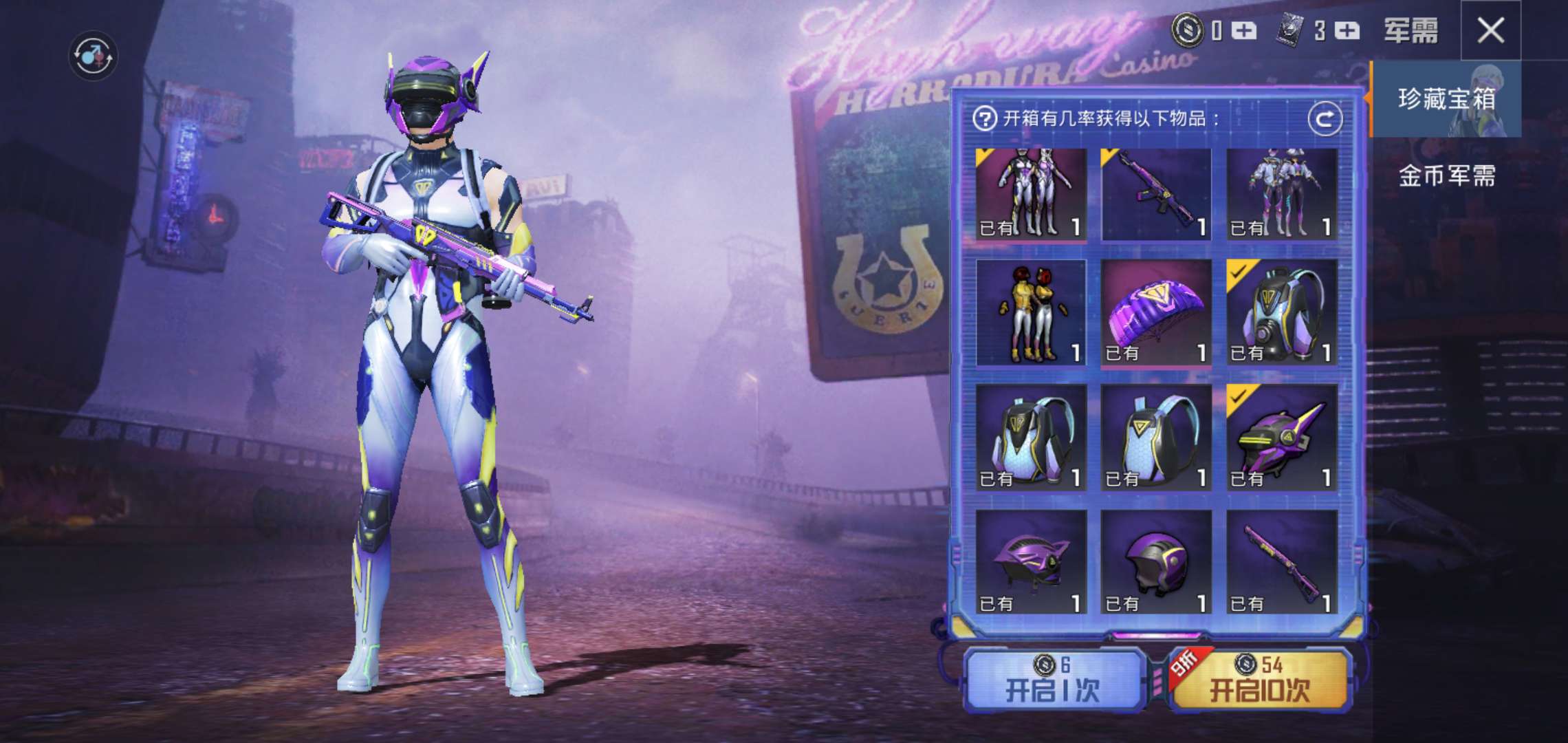Preview the purple horned helmet with visor

[x=1281, y=438]
